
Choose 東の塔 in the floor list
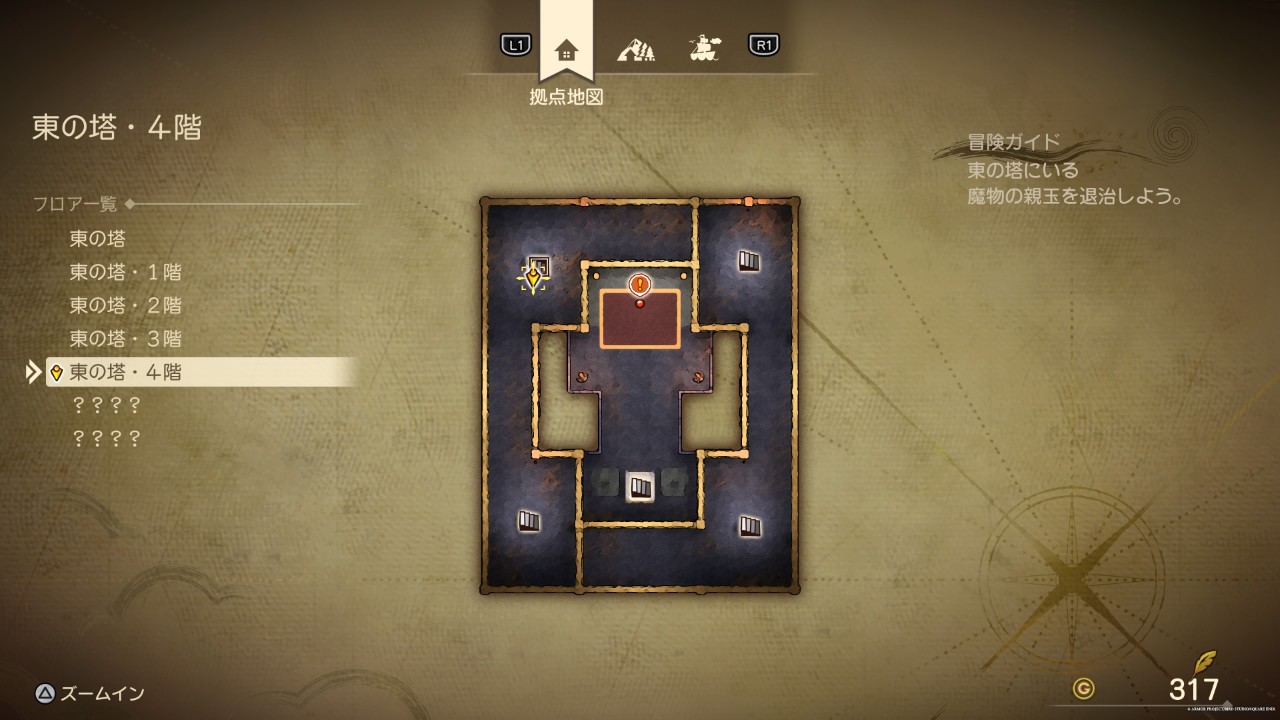[97, 238]
